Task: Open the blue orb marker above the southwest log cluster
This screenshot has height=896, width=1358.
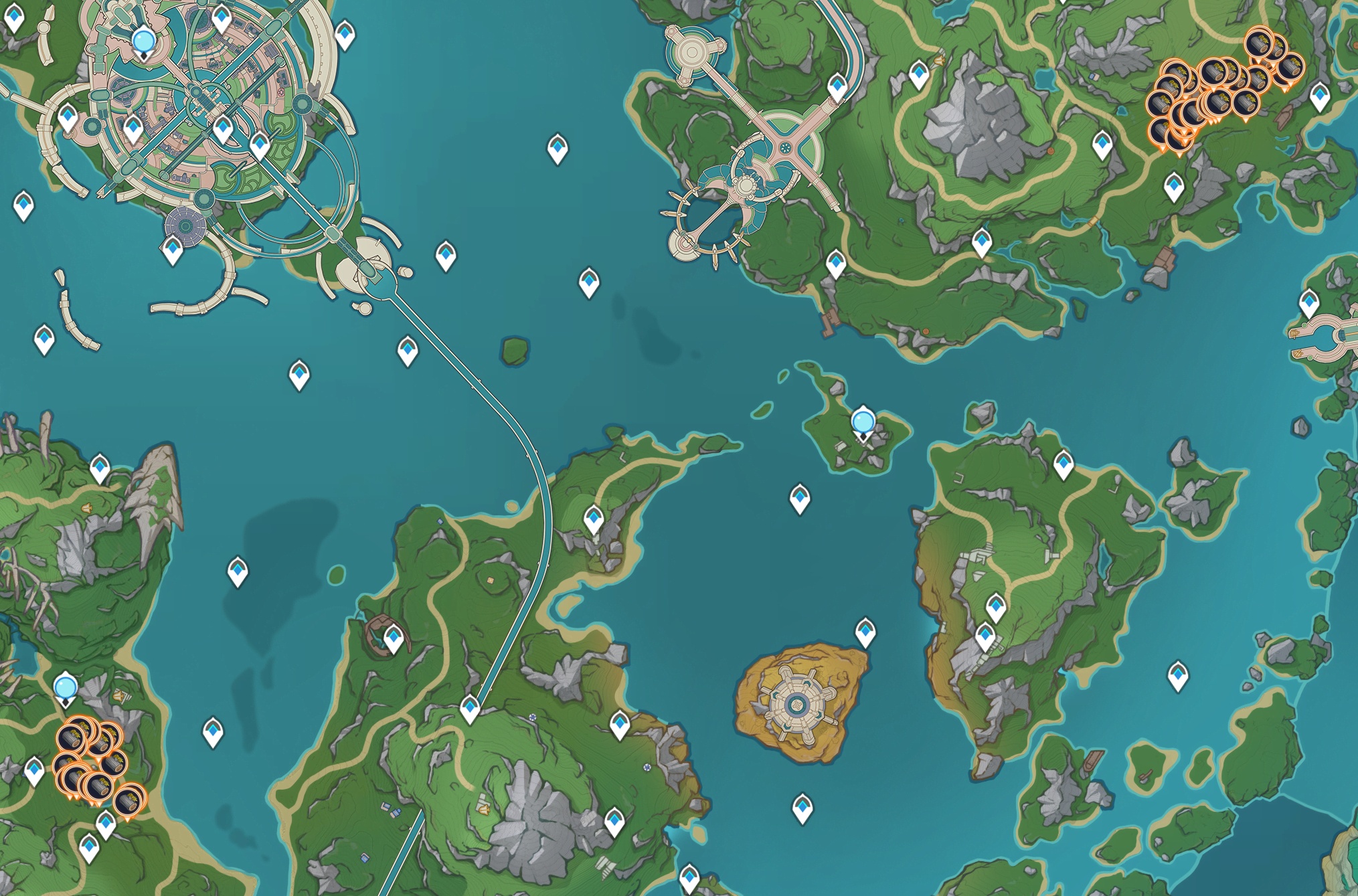Action: [x=66, y=688]
